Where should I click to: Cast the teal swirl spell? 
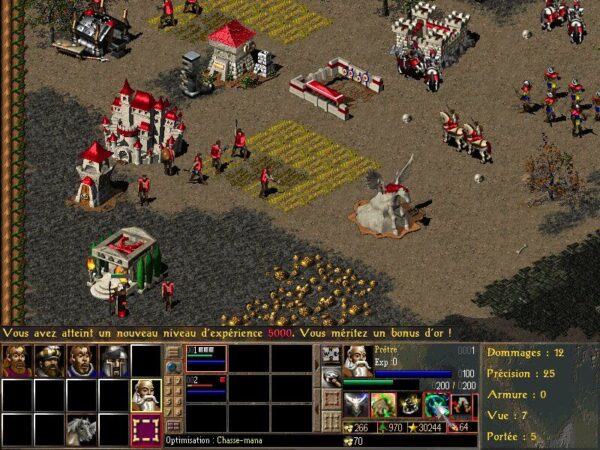click(436, 404)
